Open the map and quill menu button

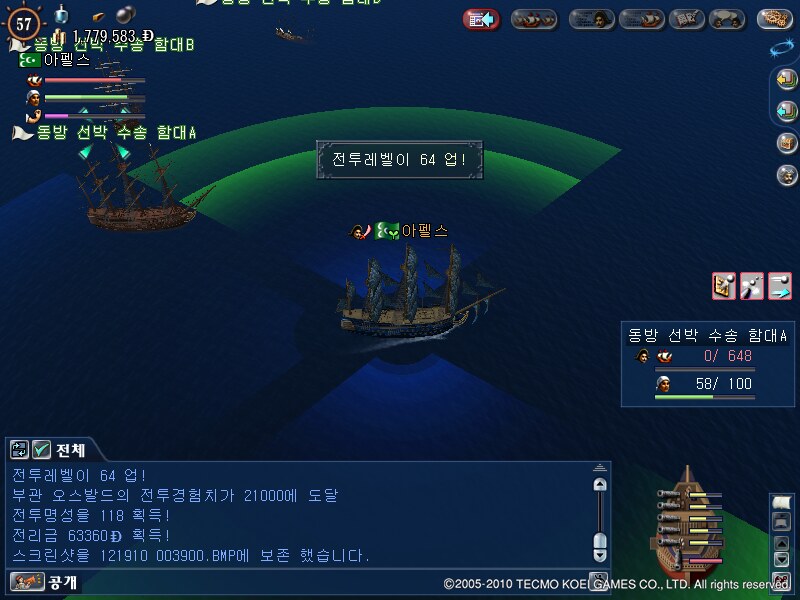click(685, 19)
